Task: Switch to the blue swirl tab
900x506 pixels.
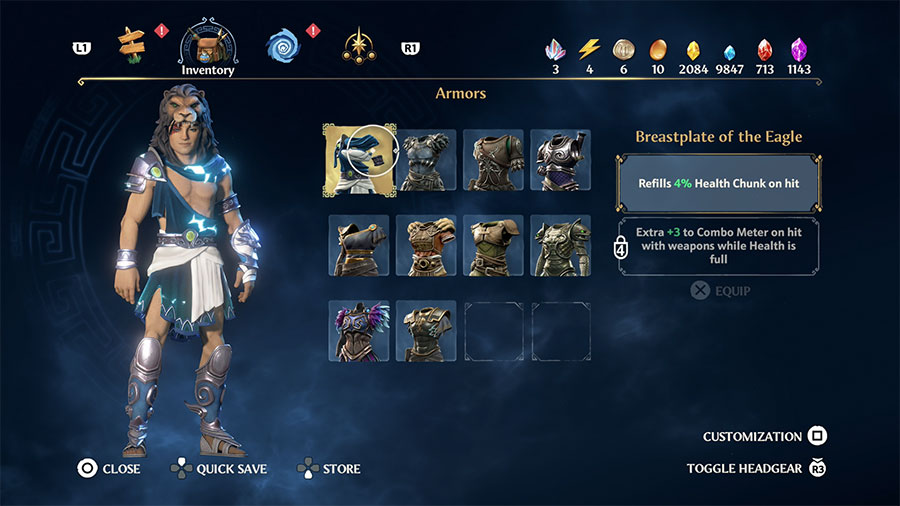Action: pyautogui.click(x=283, y=44)
